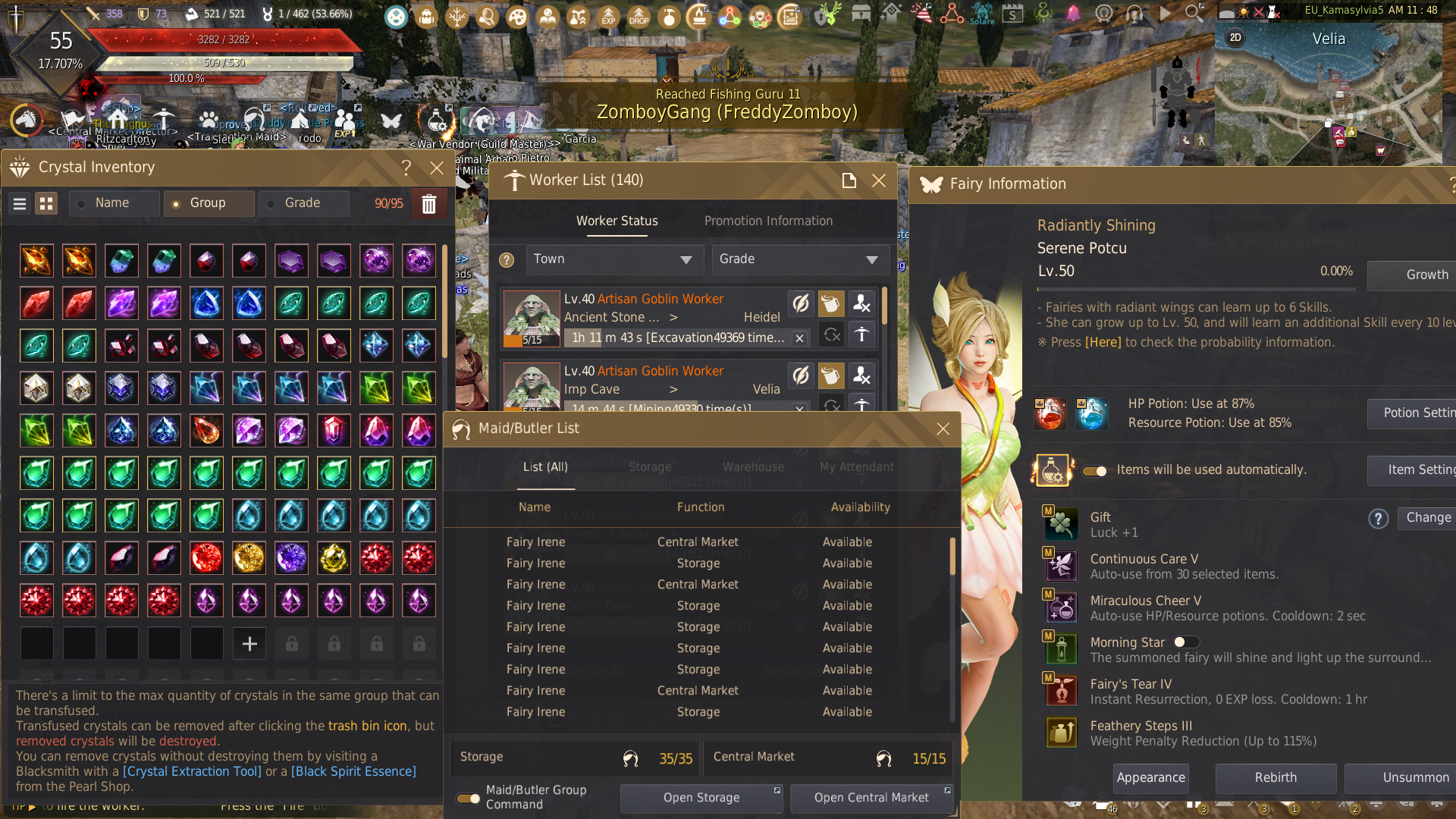Close the Maid/Butler List window
The width and height of the screenshot is (1456, 819).
[943, 429]
